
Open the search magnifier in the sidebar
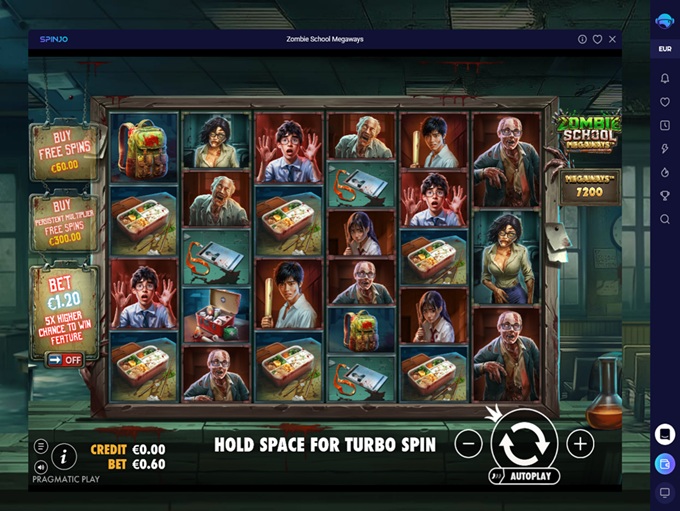pyautogui.click(x=665, y=219)
